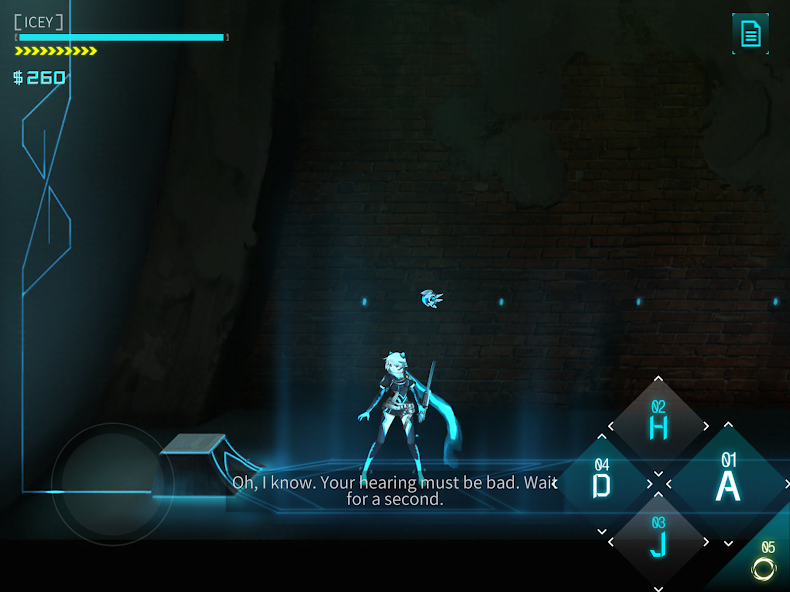Tap the 03 J action button
This screenshot has width=790, height=592.
tap(658, 541)
